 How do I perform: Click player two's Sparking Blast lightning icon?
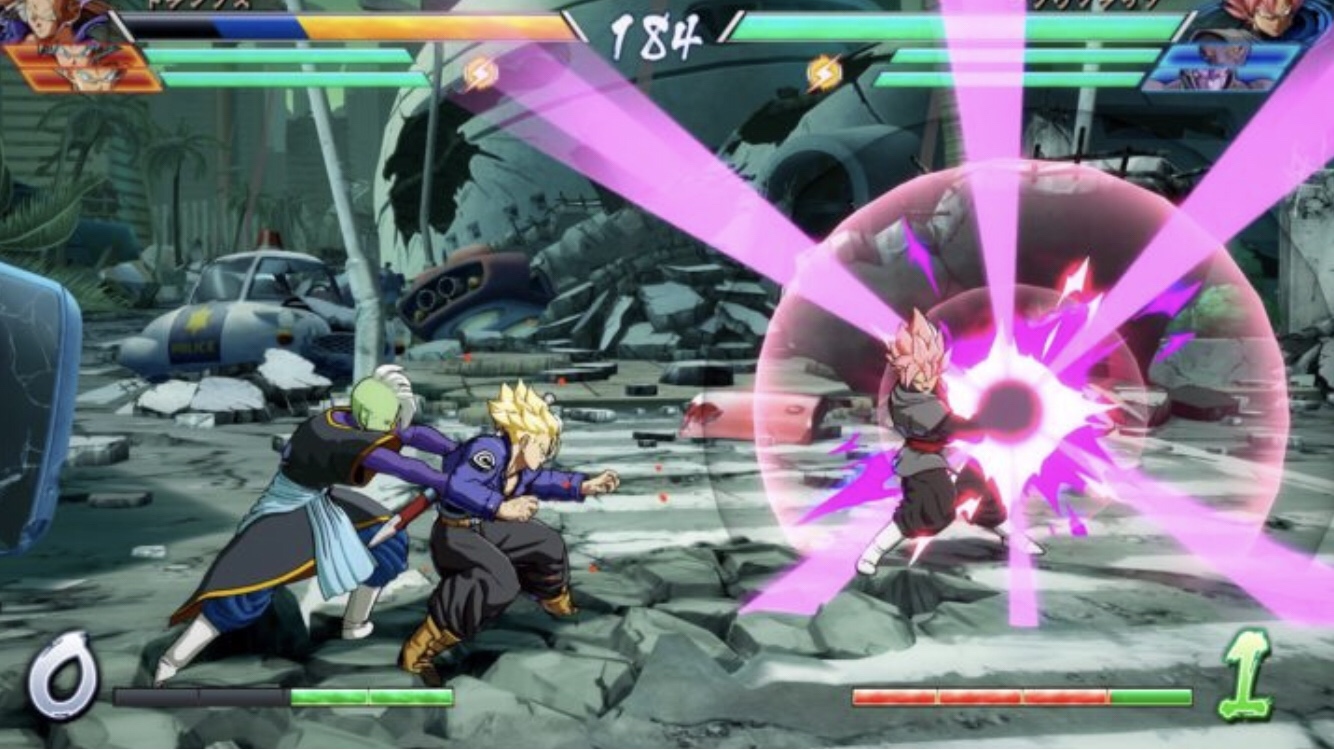[823, 72]
